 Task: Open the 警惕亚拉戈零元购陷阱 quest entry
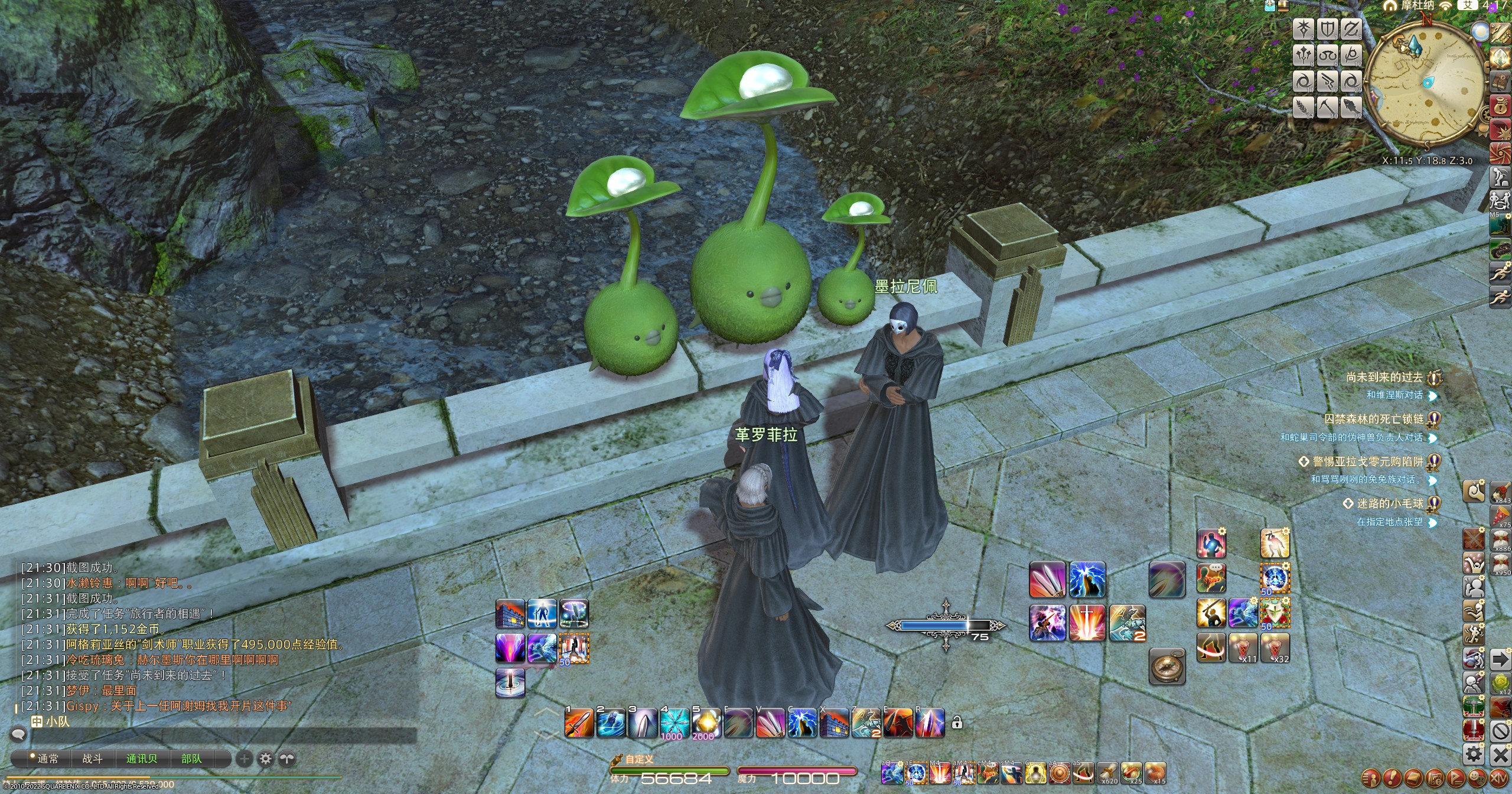click(x=1367, y=461)
